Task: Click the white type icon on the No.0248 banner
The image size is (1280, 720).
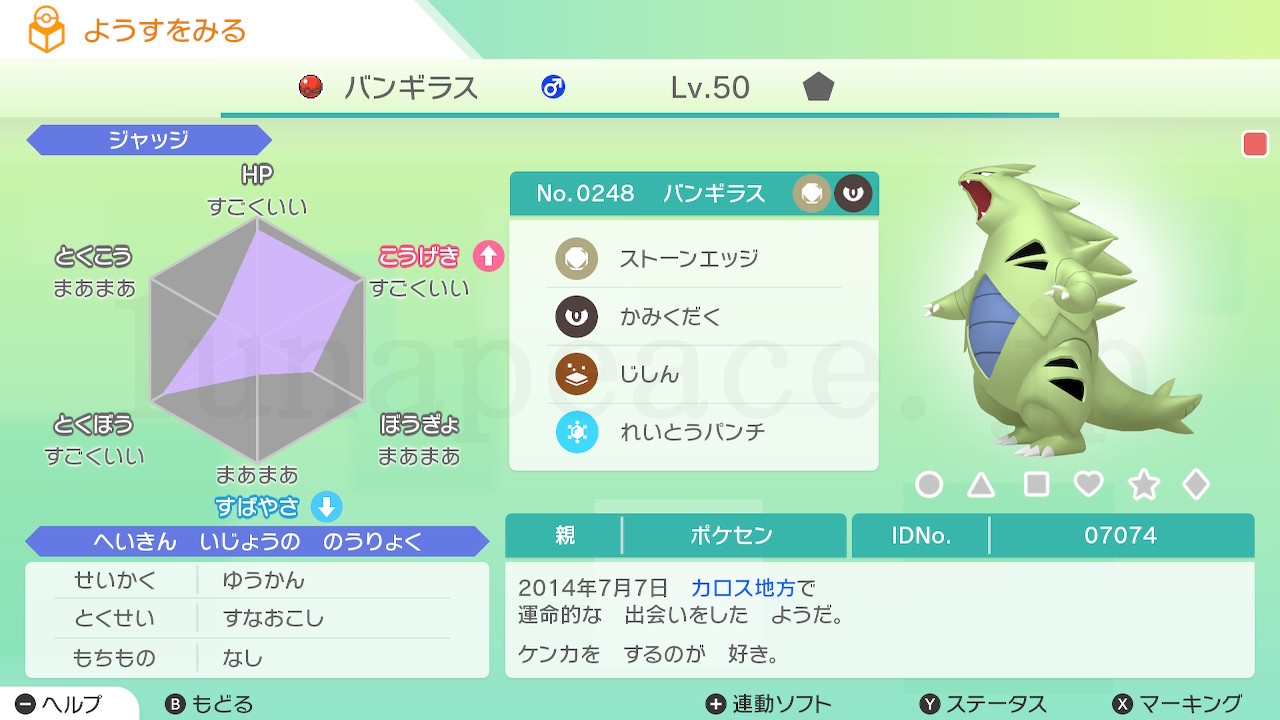Action: (x=812, y=193)
